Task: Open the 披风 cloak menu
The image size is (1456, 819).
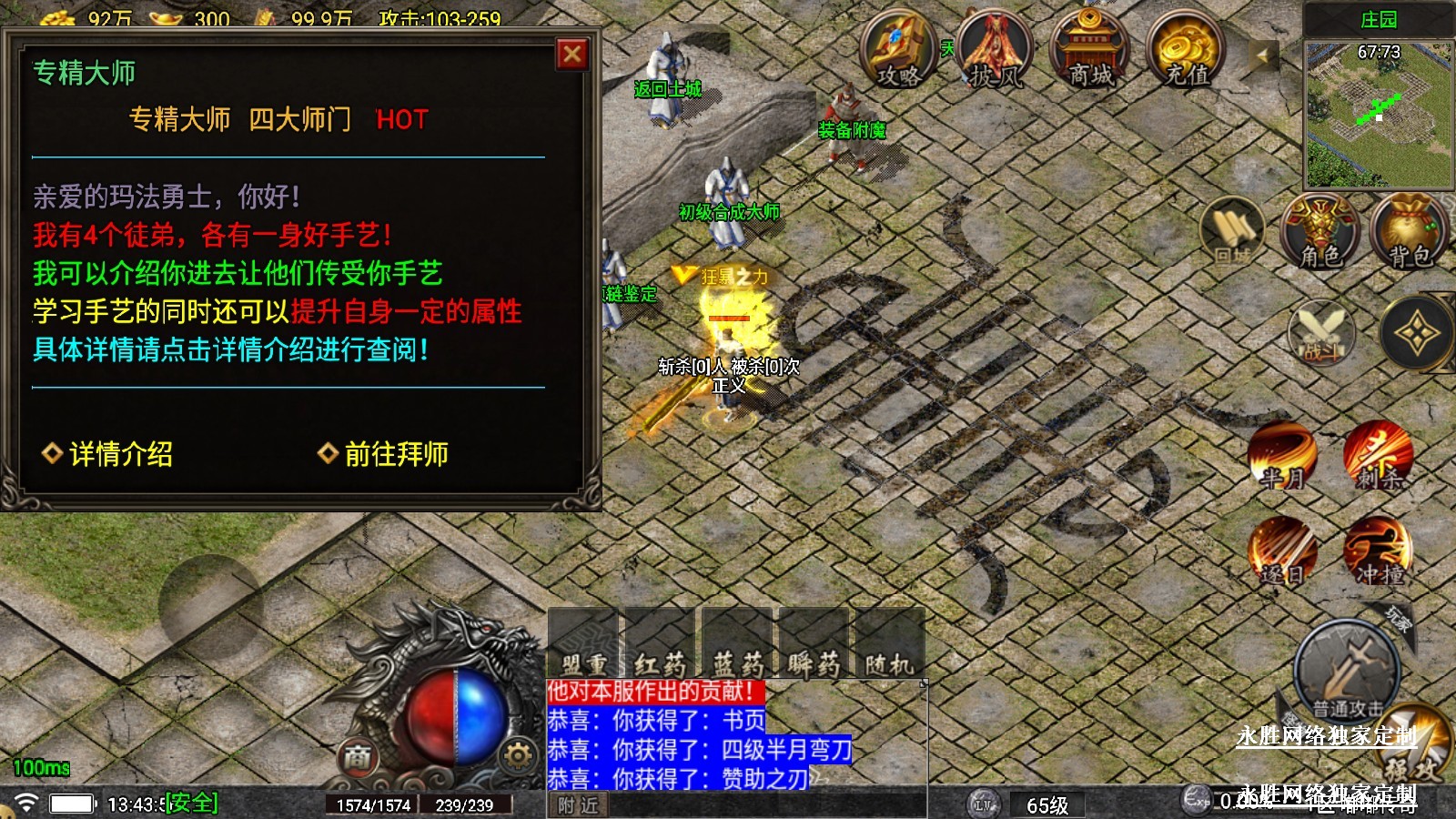Action: coord(995,51)
